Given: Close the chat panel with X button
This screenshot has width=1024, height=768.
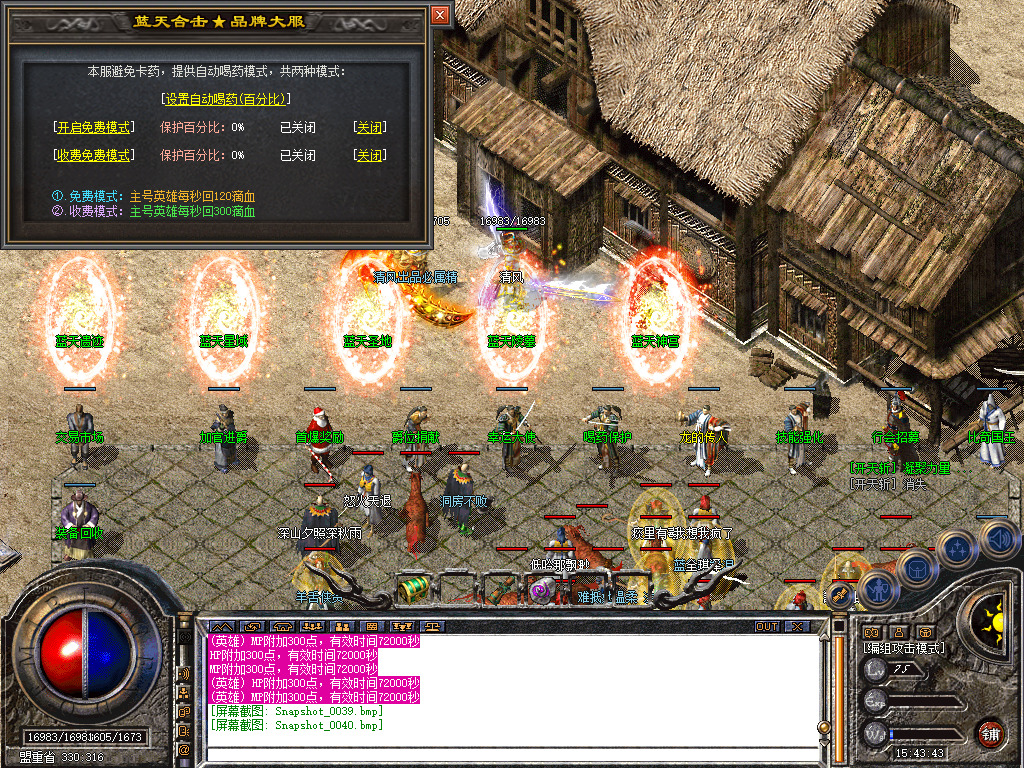Looking at the screenshot, I should click(796, 626).
